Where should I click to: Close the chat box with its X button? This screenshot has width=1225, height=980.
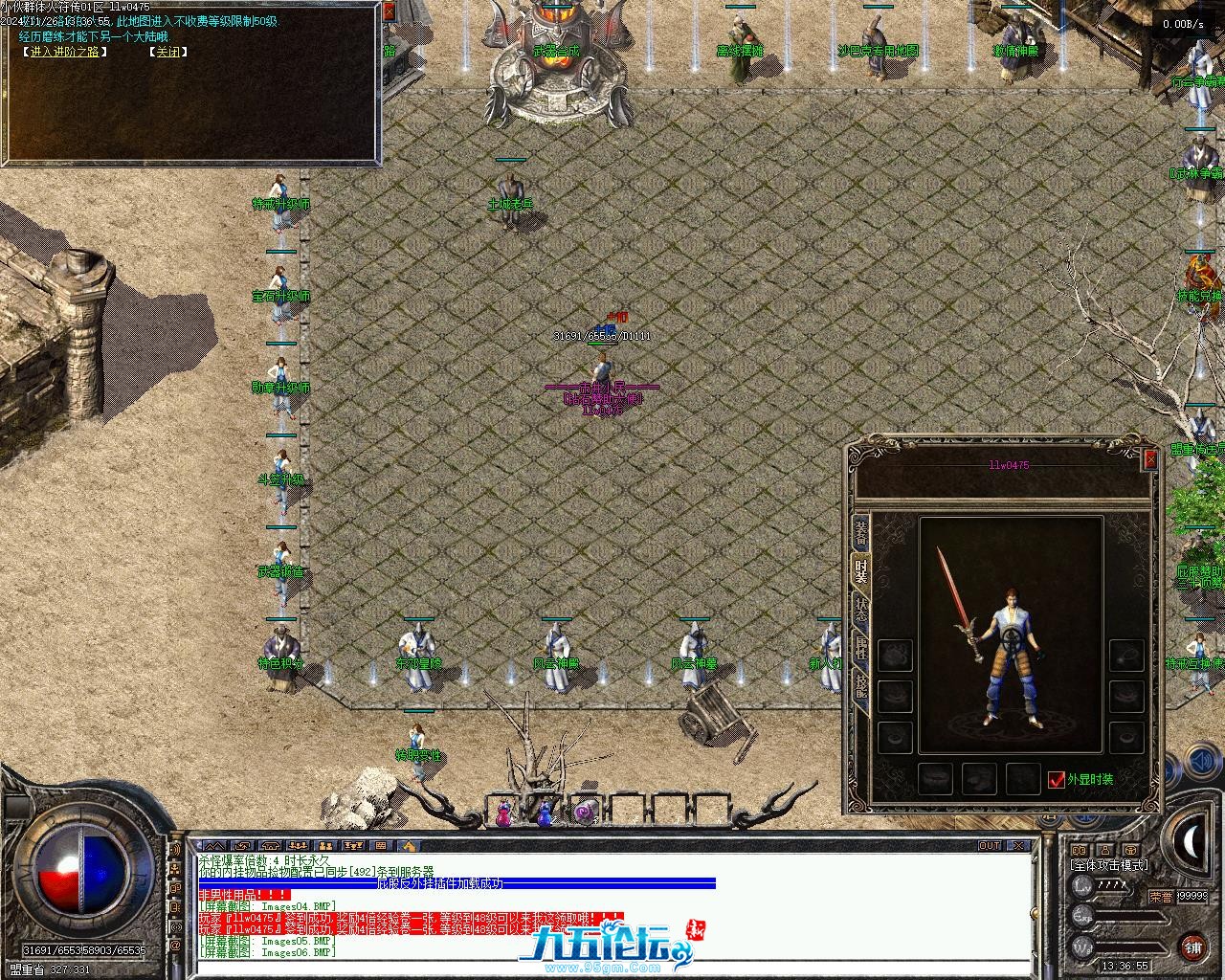[1020, 846]
